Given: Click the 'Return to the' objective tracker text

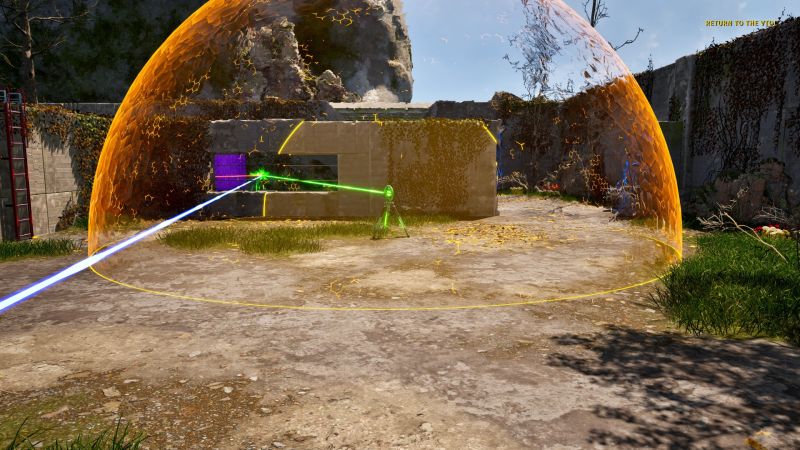Looking at the screenshot, I should [739, 23].
